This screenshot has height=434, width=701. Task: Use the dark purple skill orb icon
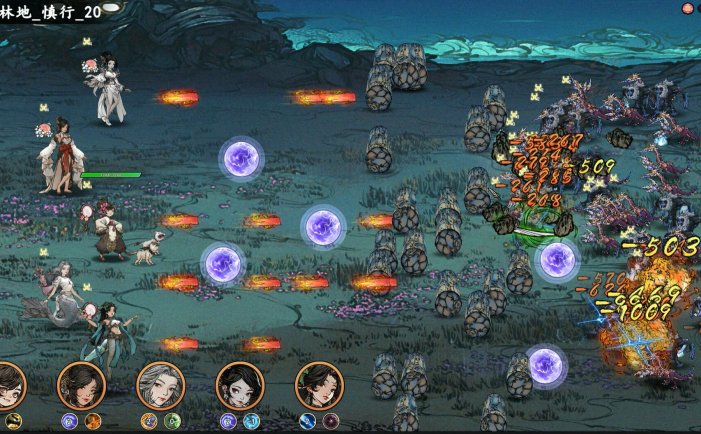click(x=331, y=421)
